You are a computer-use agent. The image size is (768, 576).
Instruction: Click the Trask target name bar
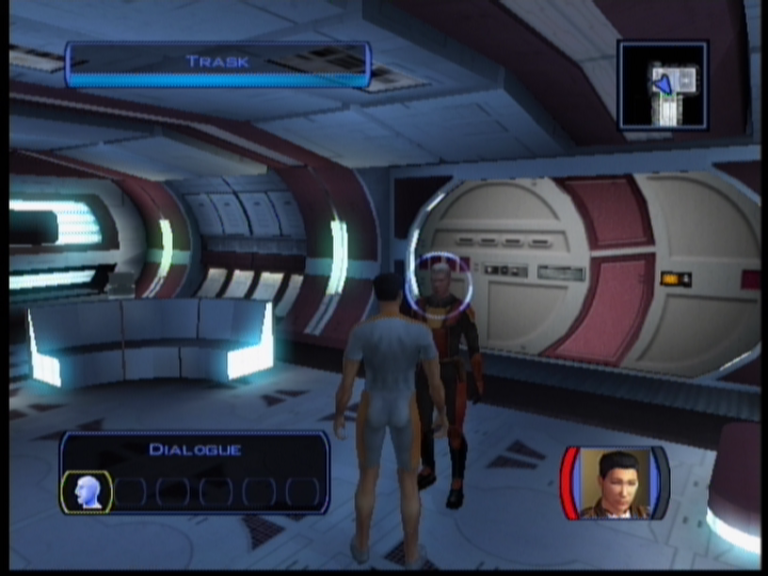(x=218, y=62)
